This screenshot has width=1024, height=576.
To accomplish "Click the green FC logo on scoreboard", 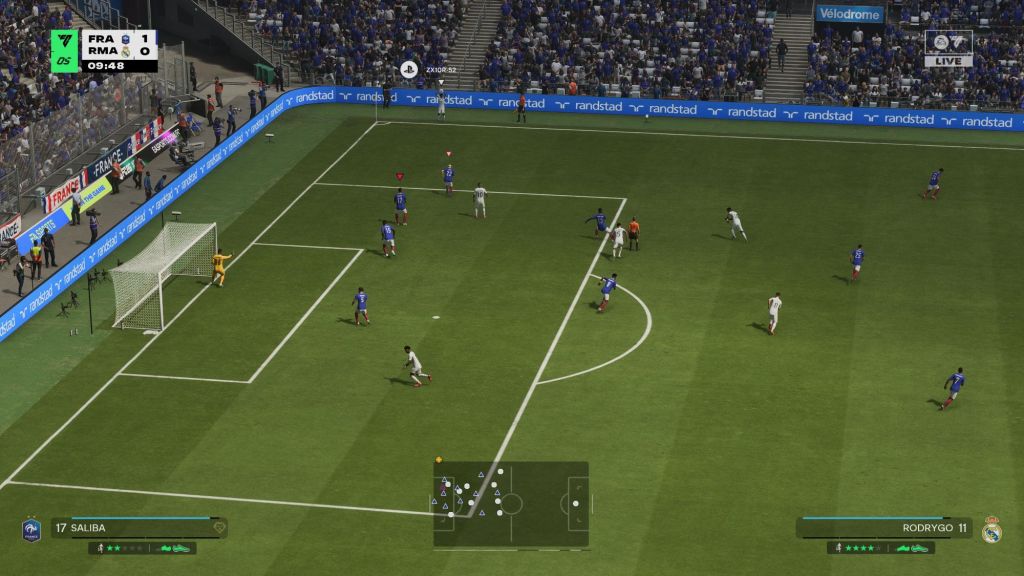I will [65, 50].
